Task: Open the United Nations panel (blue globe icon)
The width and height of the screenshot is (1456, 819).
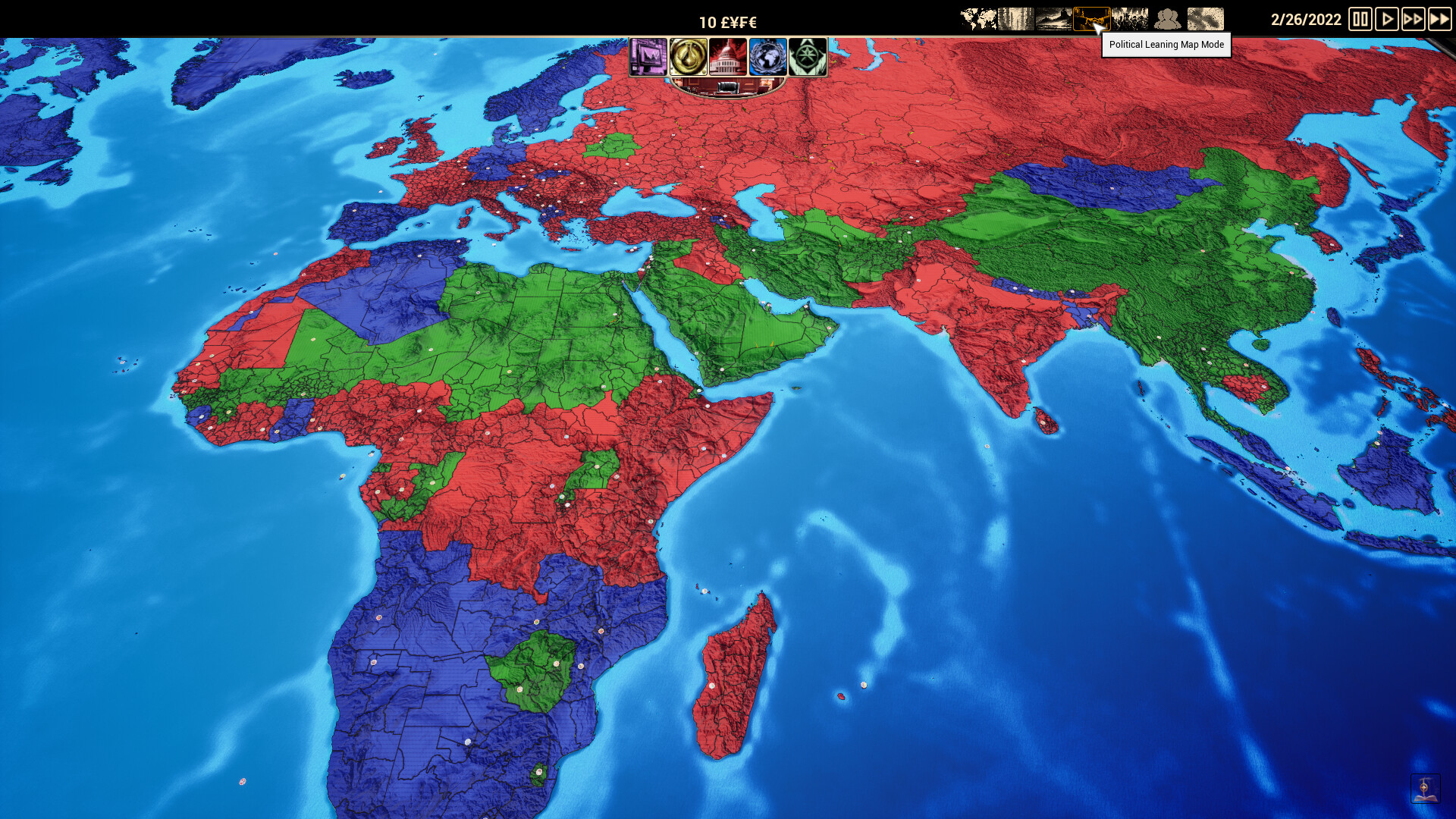Action: coord(767,57)
